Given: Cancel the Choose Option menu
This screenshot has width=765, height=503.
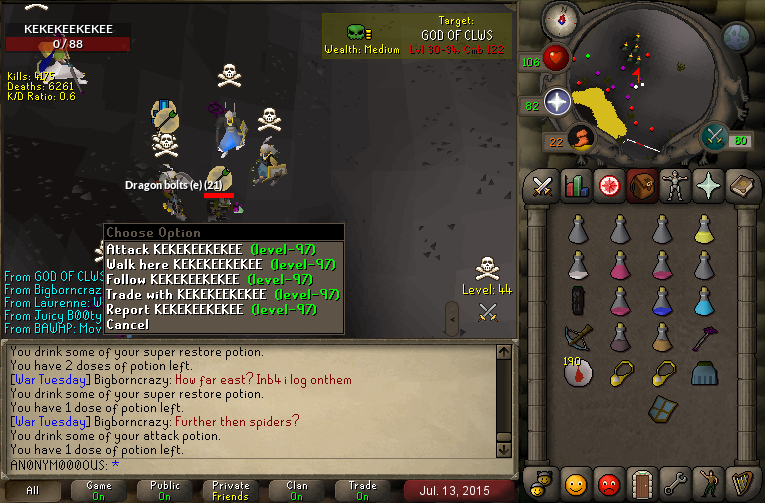Looking at the screenshot, I should point(127,324).
